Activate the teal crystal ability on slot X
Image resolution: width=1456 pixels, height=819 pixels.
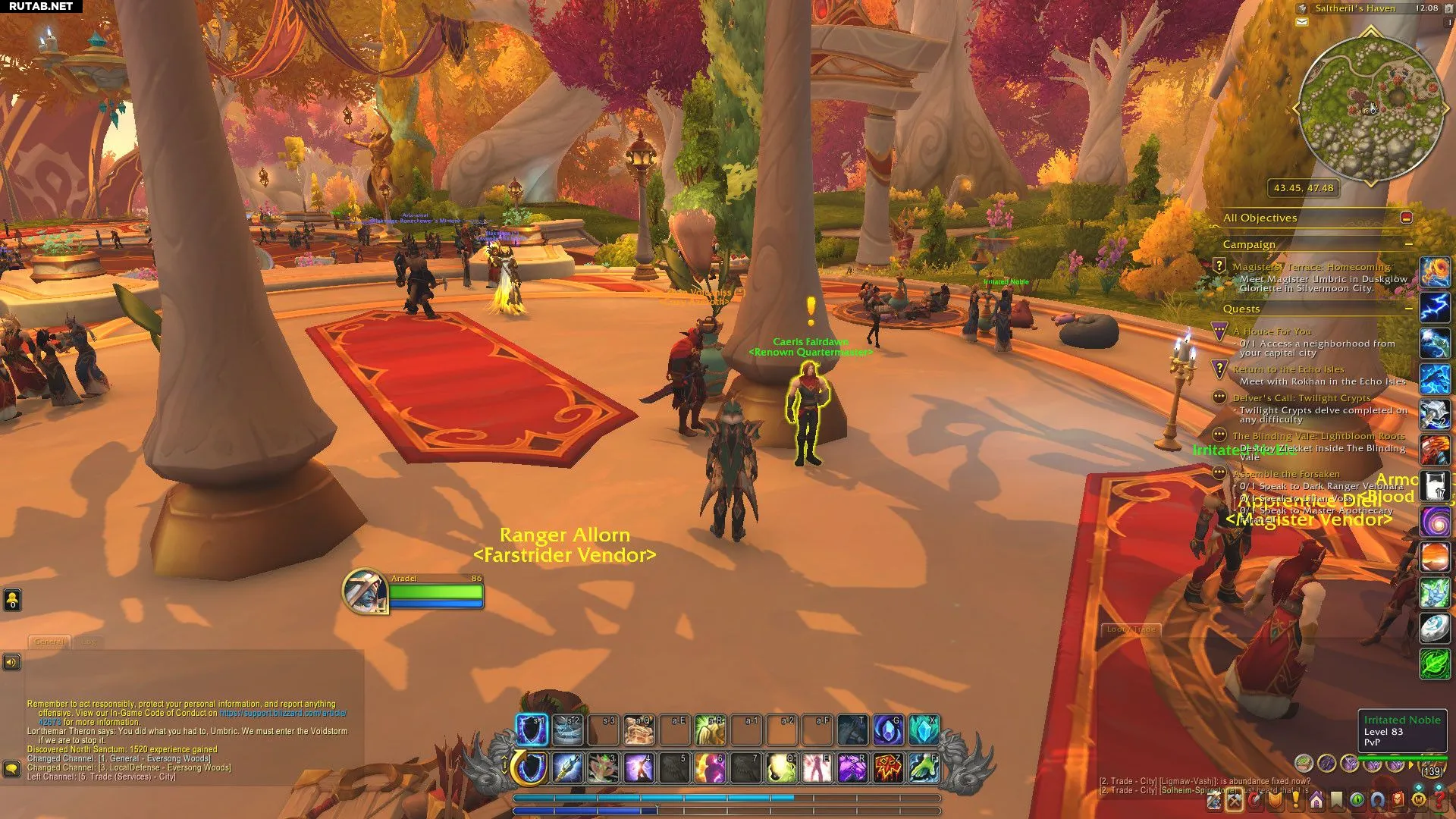coord(924,730)
